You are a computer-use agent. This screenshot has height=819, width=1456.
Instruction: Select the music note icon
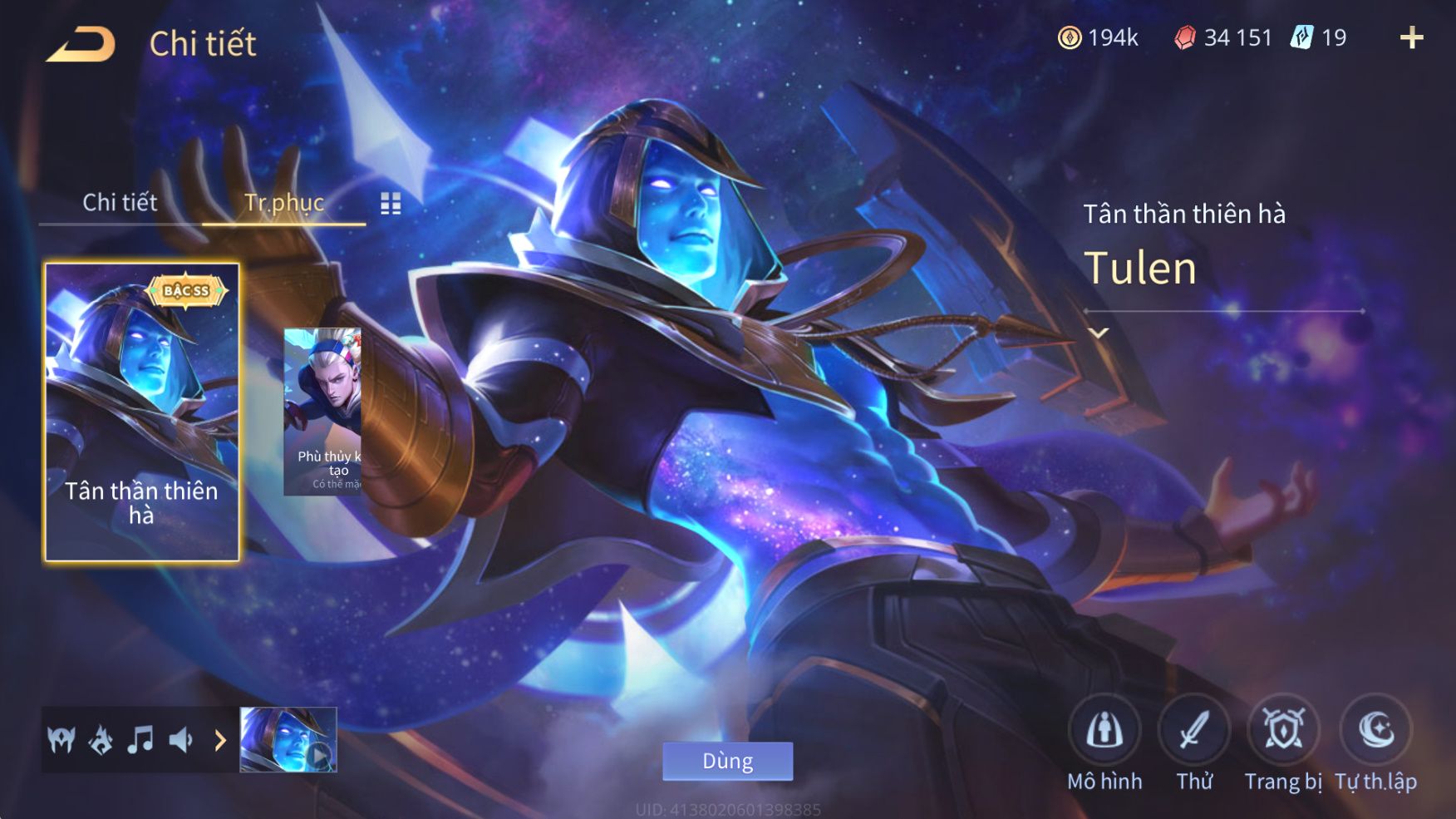coord(140,739)
